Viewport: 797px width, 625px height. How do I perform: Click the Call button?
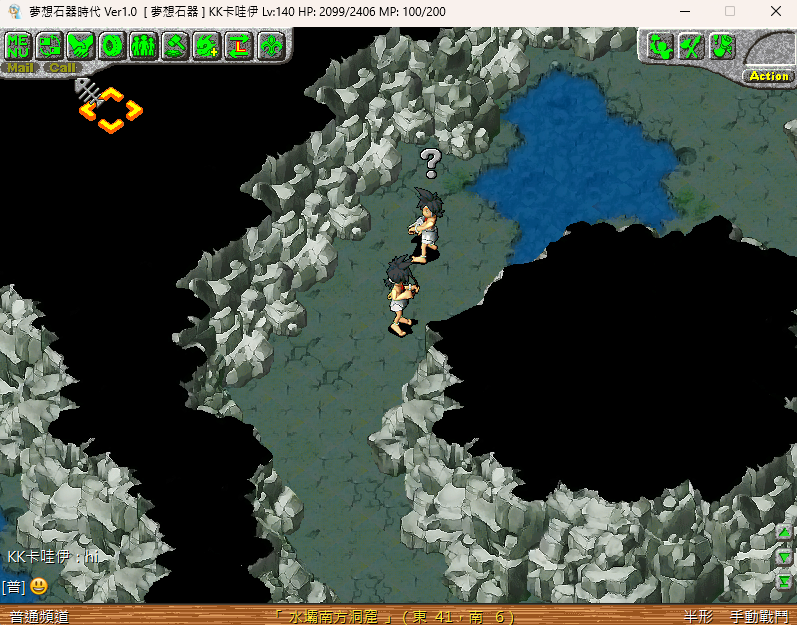coord(62,68)
